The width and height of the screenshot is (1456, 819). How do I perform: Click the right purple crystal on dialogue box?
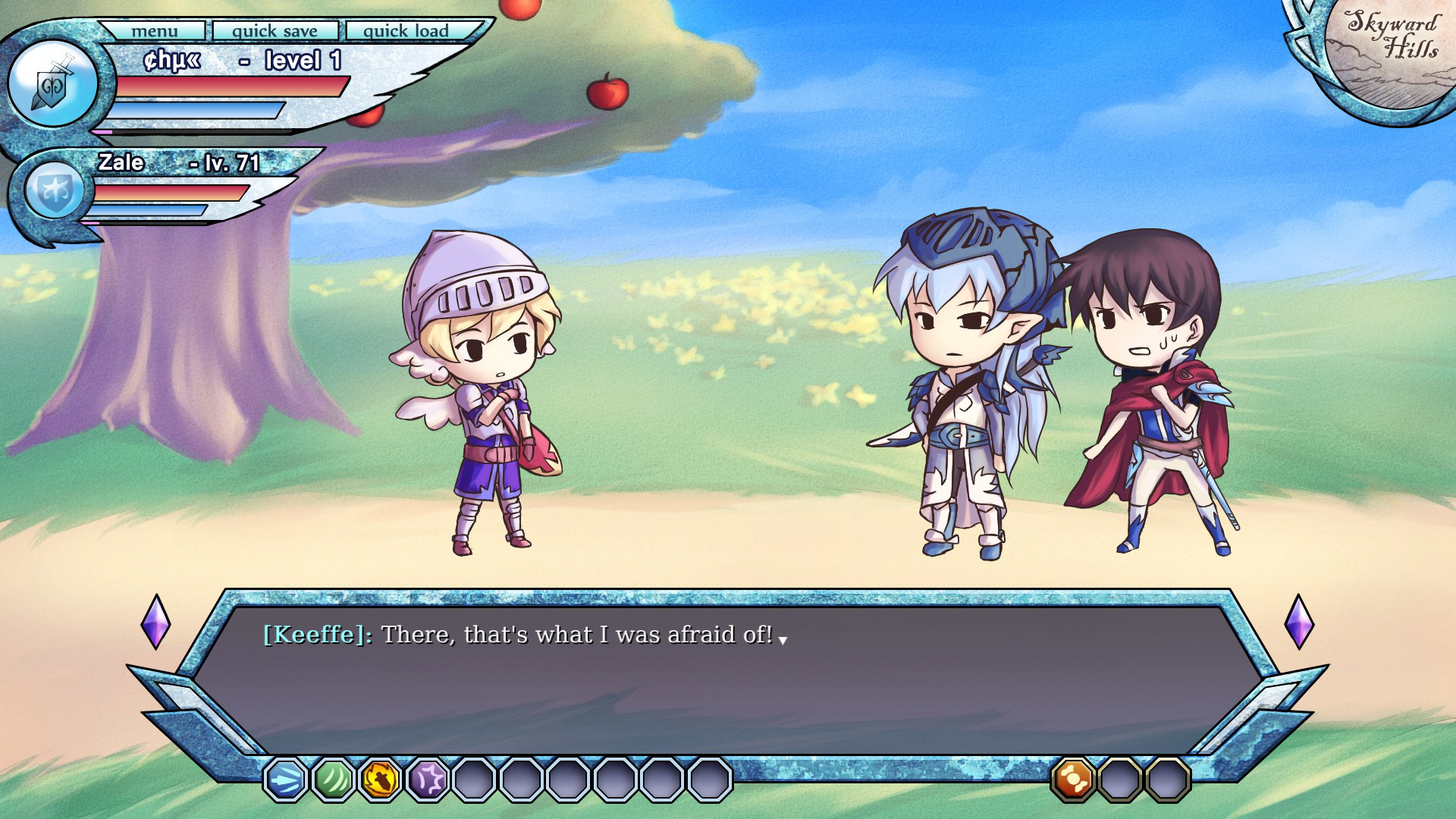(x=1298, y=622)
